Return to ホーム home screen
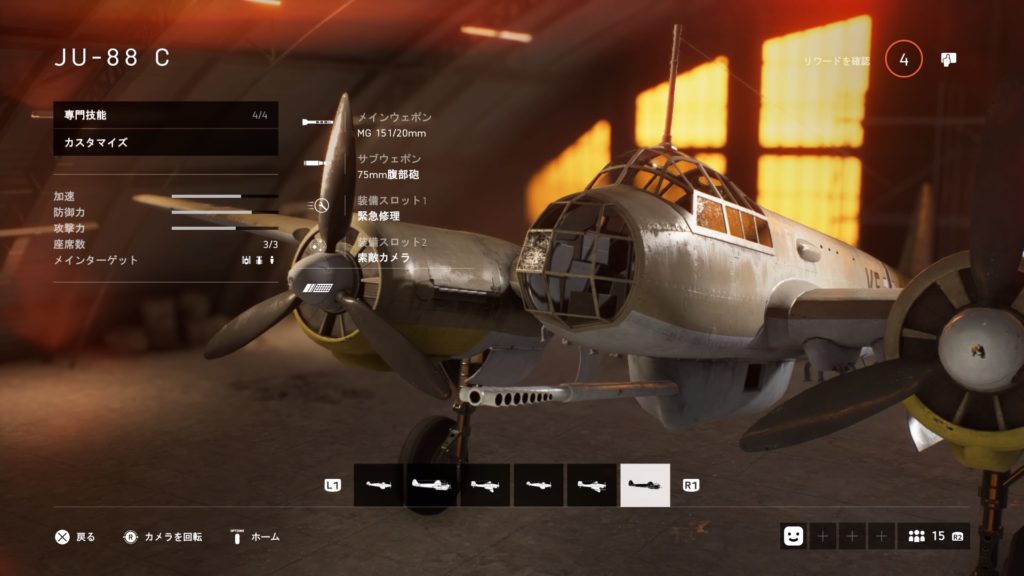This screenshot has width=1024, height=576. tap(255, 537)
